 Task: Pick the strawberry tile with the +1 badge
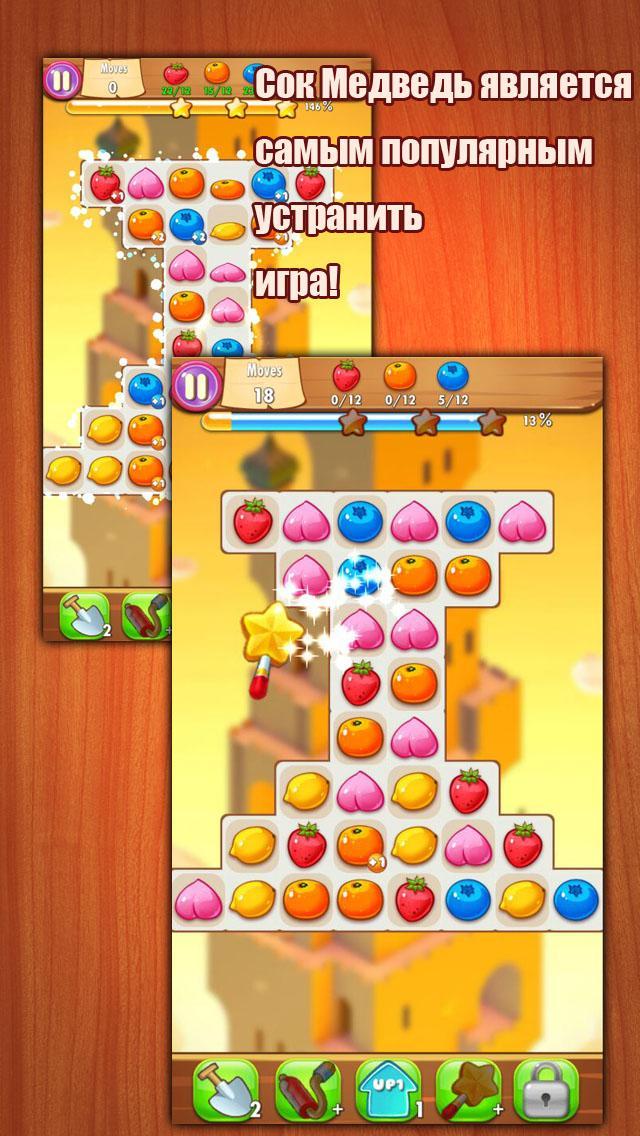pyautogui.click(x=105, y=185)
